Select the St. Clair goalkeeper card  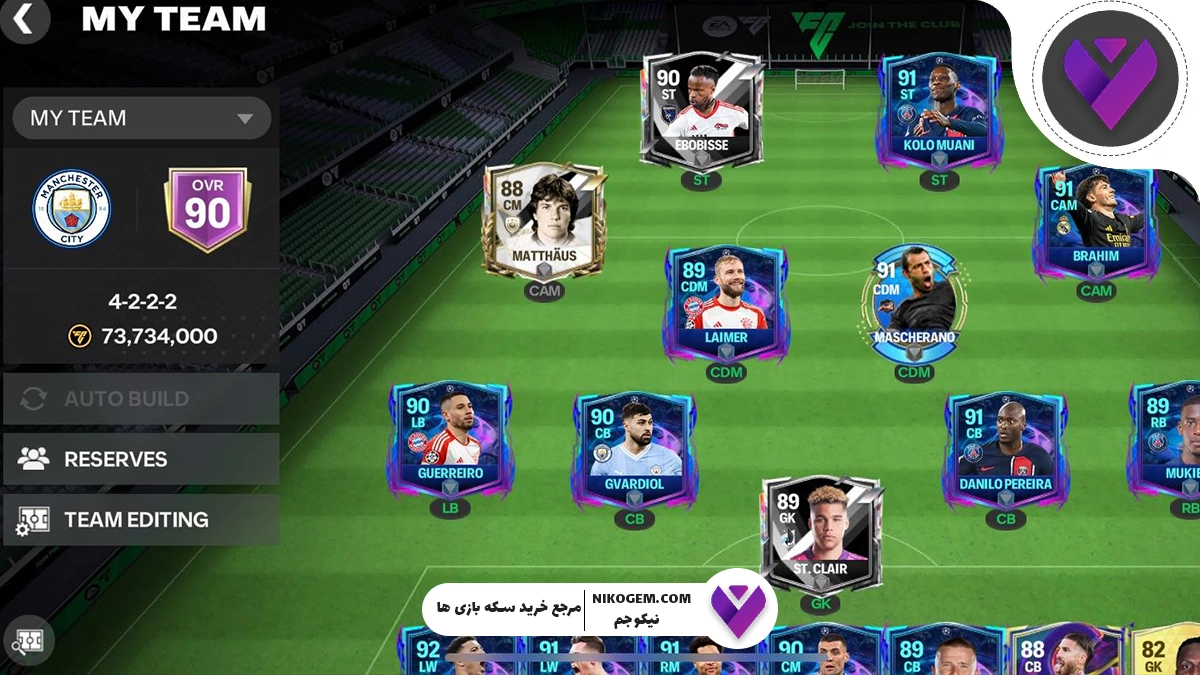tap(820, 533)
